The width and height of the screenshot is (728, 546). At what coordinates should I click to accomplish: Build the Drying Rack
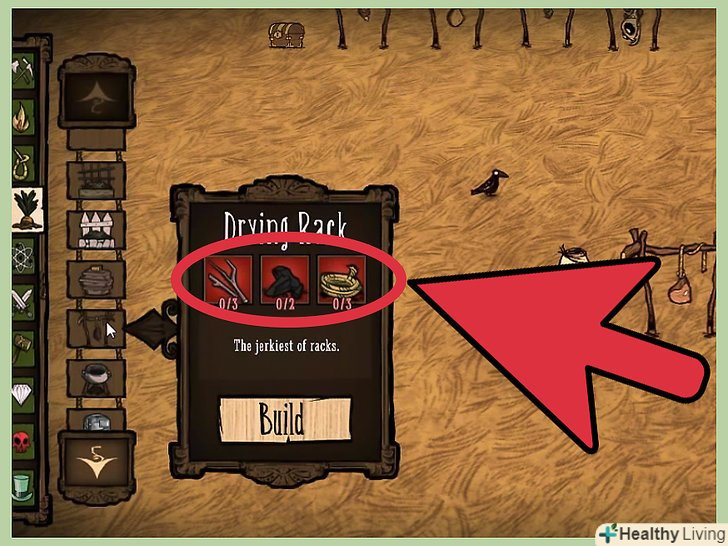tap(283, 419)
